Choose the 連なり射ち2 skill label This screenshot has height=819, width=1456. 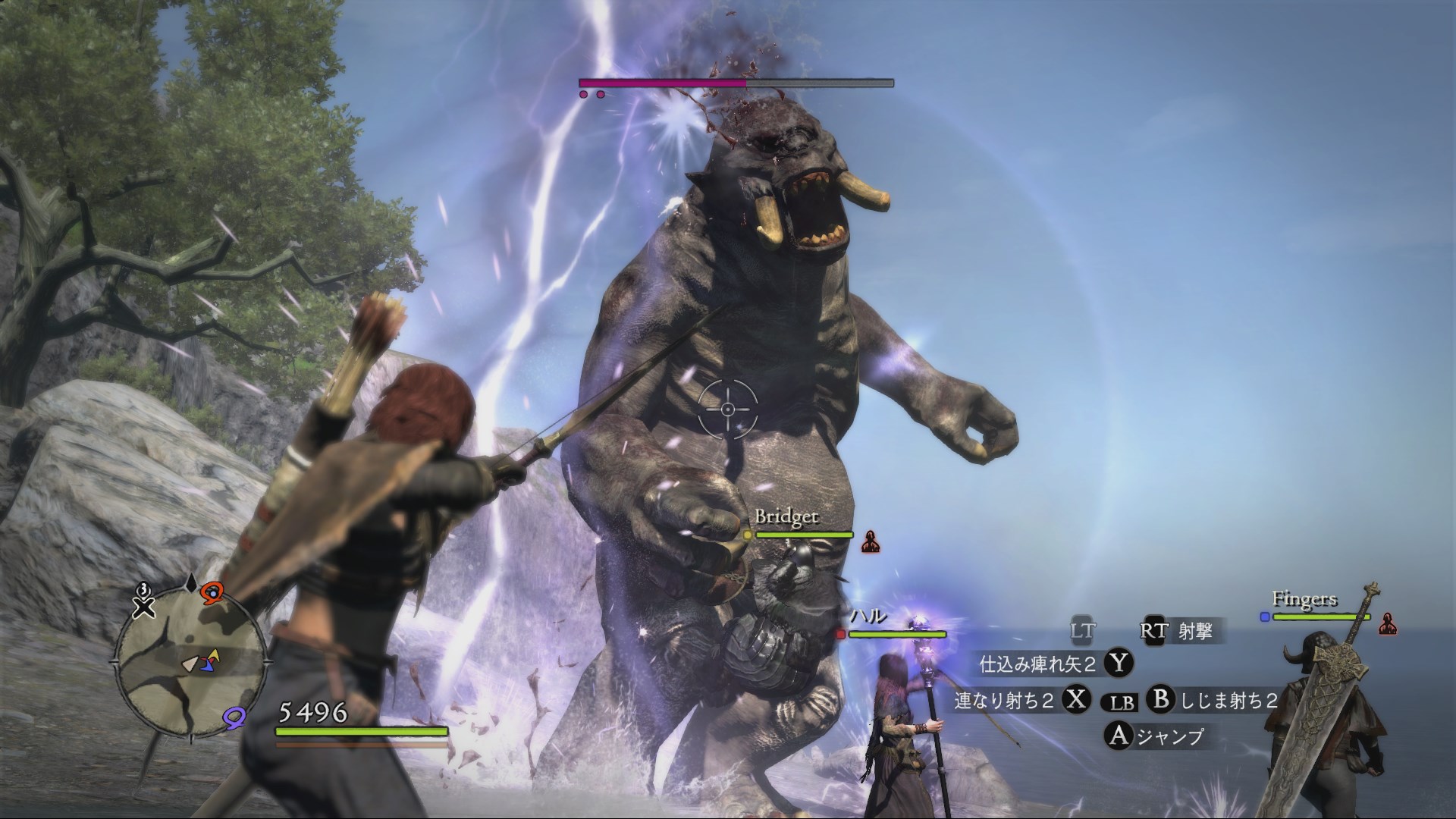coord(1004,701)
